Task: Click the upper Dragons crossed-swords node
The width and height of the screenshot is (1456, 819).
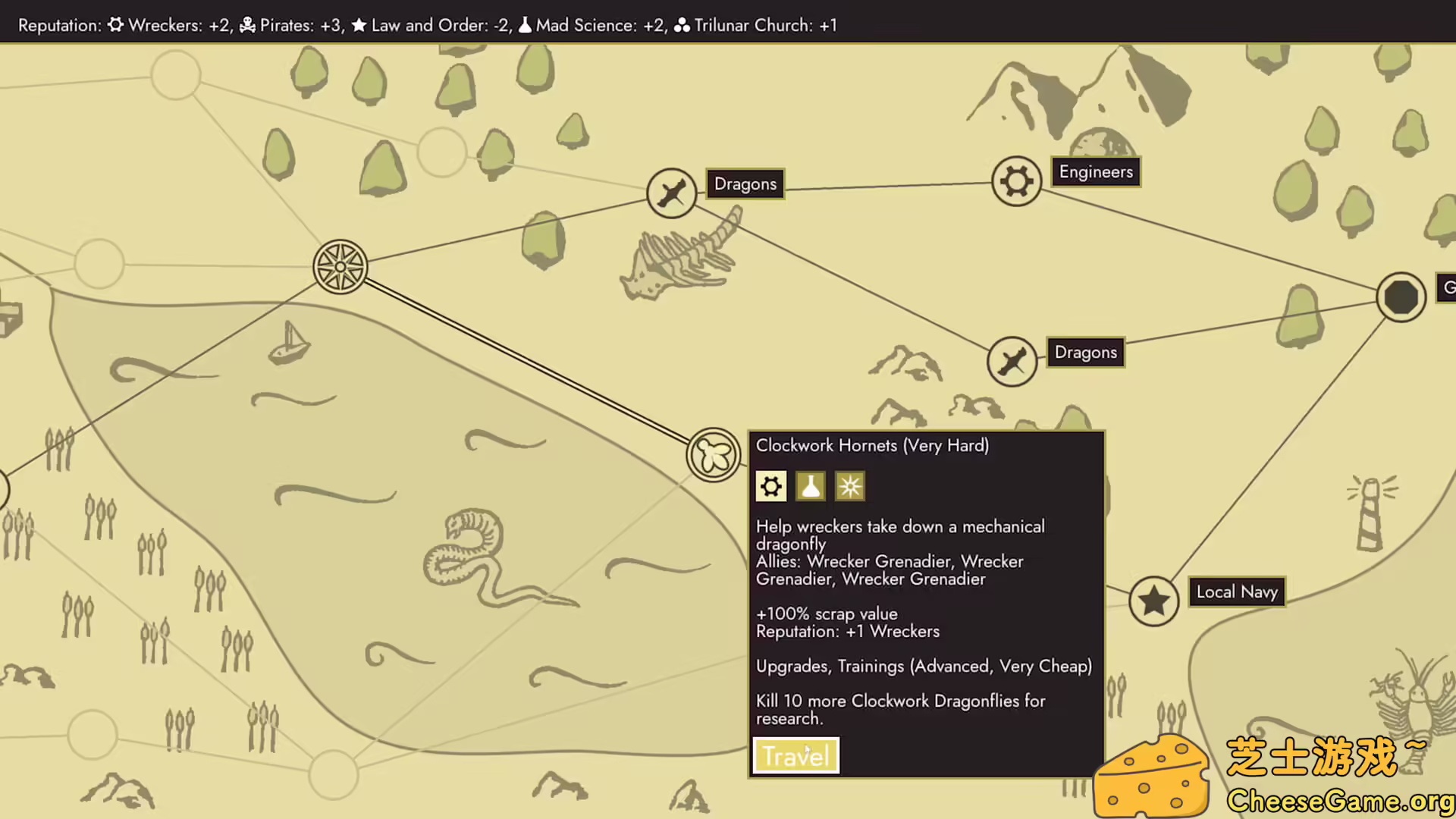Action: (x=671, y=192)
